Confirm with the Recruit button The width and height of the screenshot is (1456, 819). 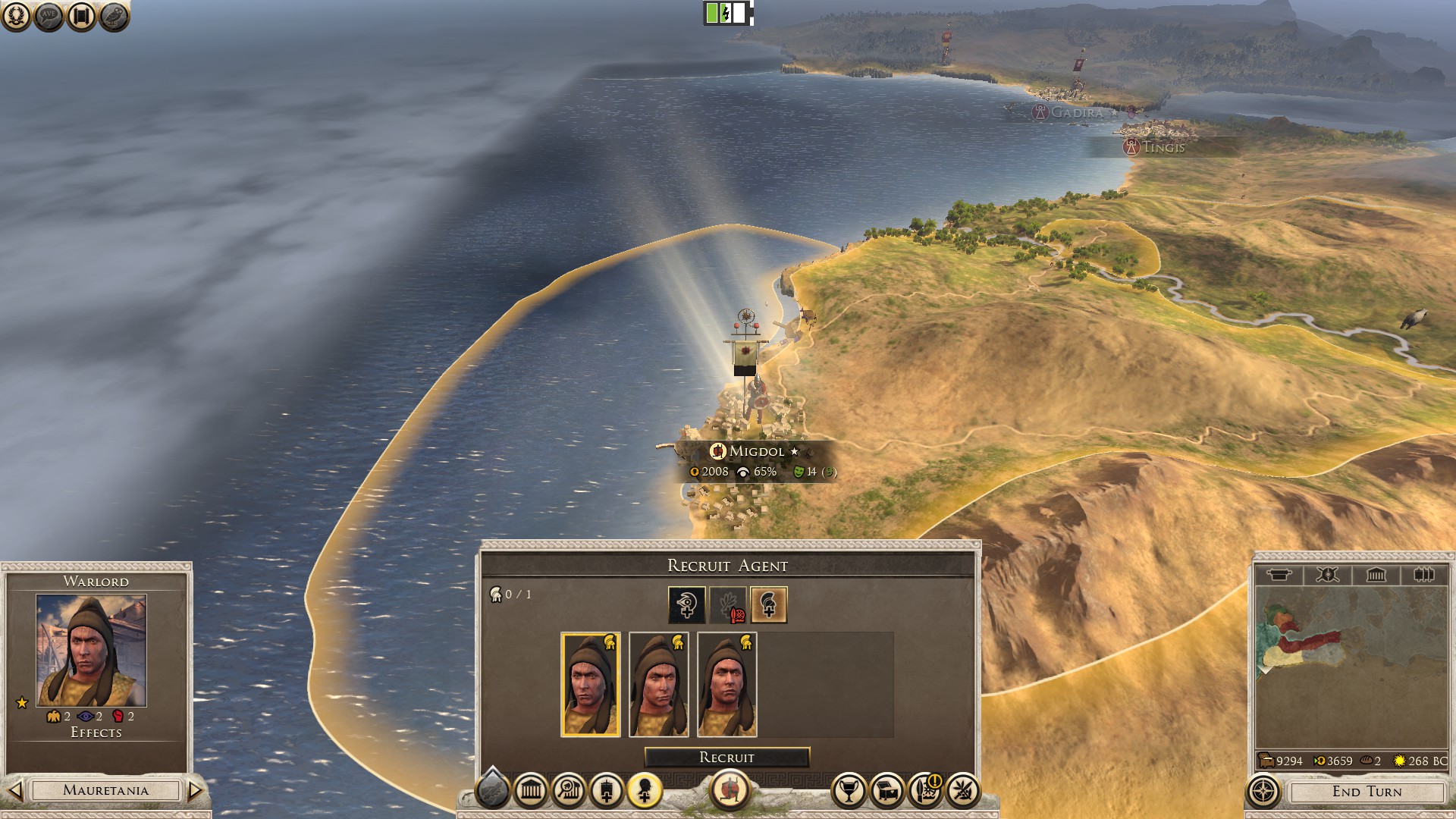[x=726, y=758]
